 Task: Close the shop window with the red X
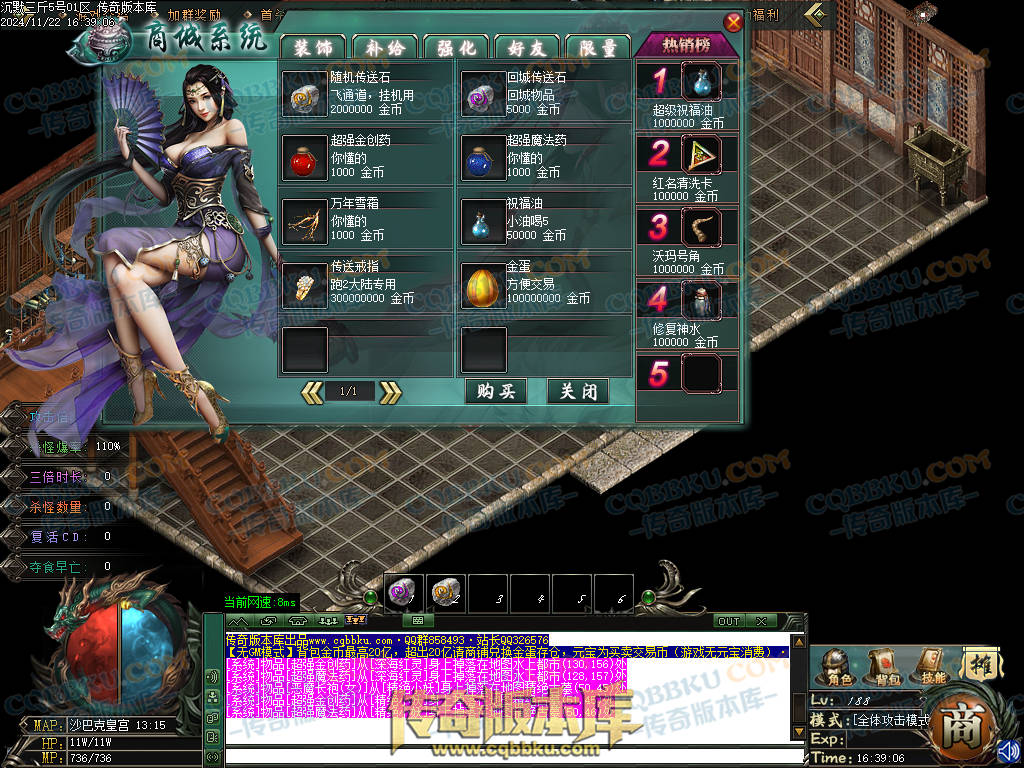click(x=734, y=22)
